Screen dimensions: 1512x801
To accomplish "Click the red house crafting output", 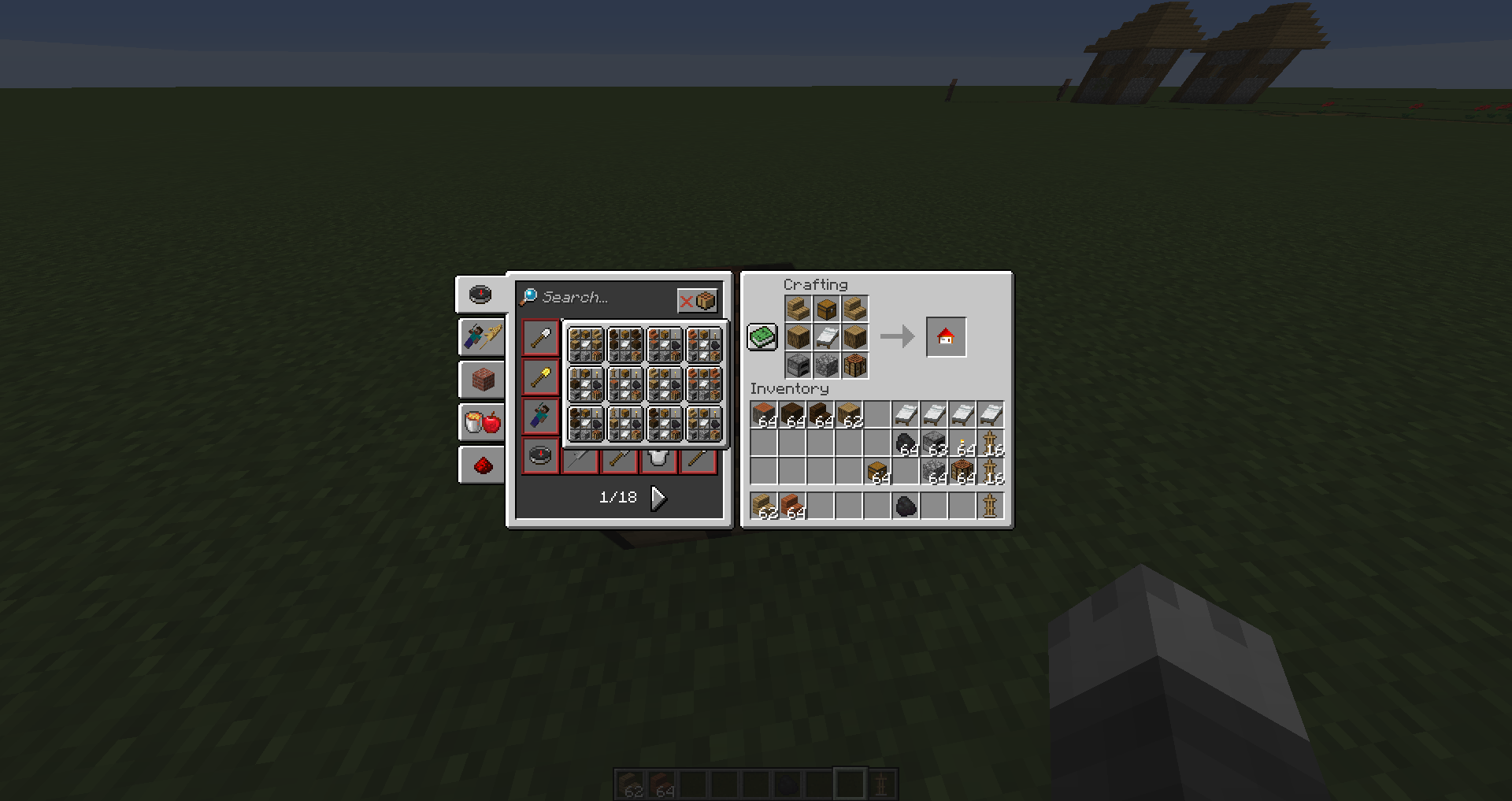I will (946, 336).
